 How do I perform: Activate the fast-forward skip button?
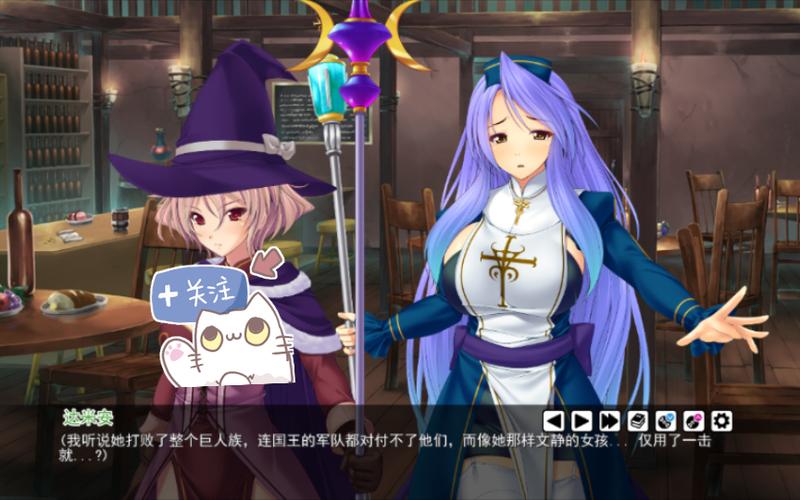coord(609,421)
